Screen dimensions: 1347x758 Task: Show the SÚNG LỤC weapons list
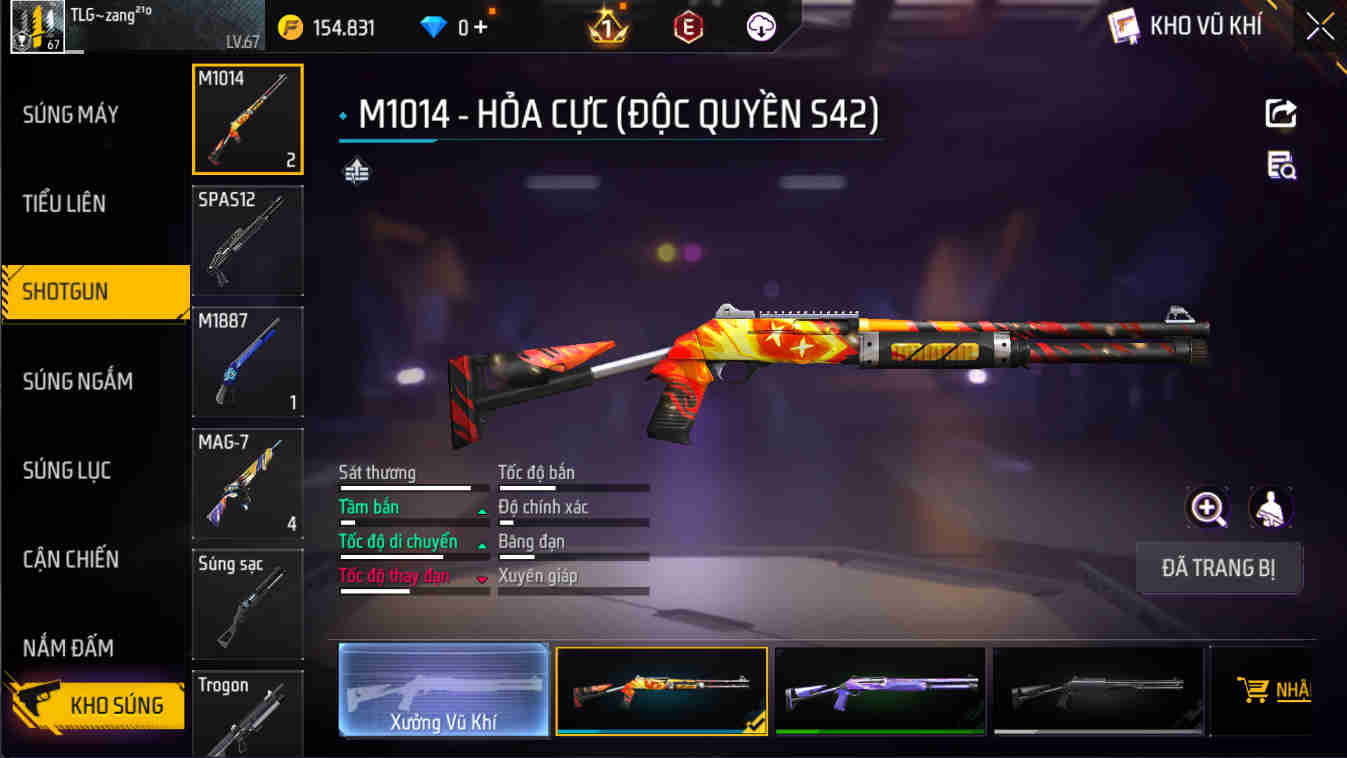67,470
